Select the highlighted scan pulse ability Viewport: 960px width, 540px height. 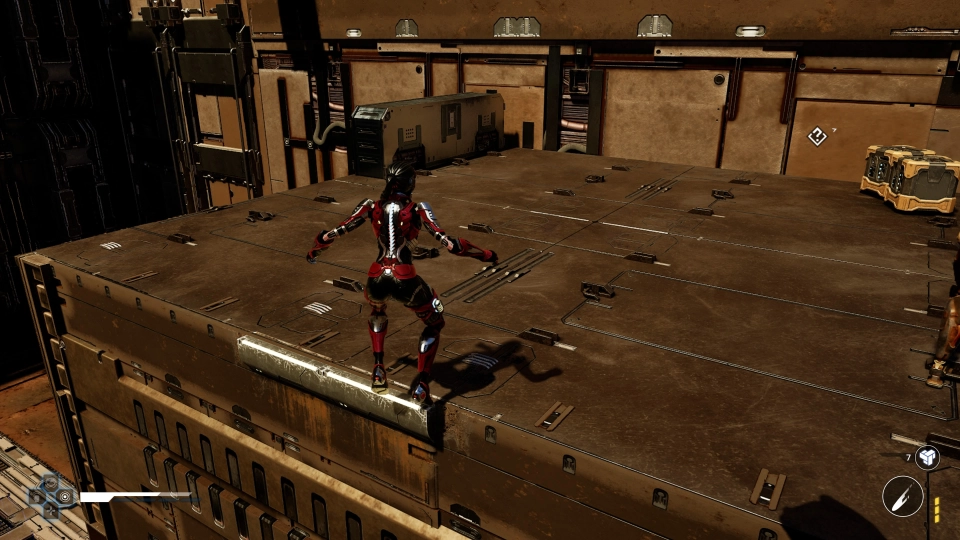pyautogui.click(x=66, y=496)
